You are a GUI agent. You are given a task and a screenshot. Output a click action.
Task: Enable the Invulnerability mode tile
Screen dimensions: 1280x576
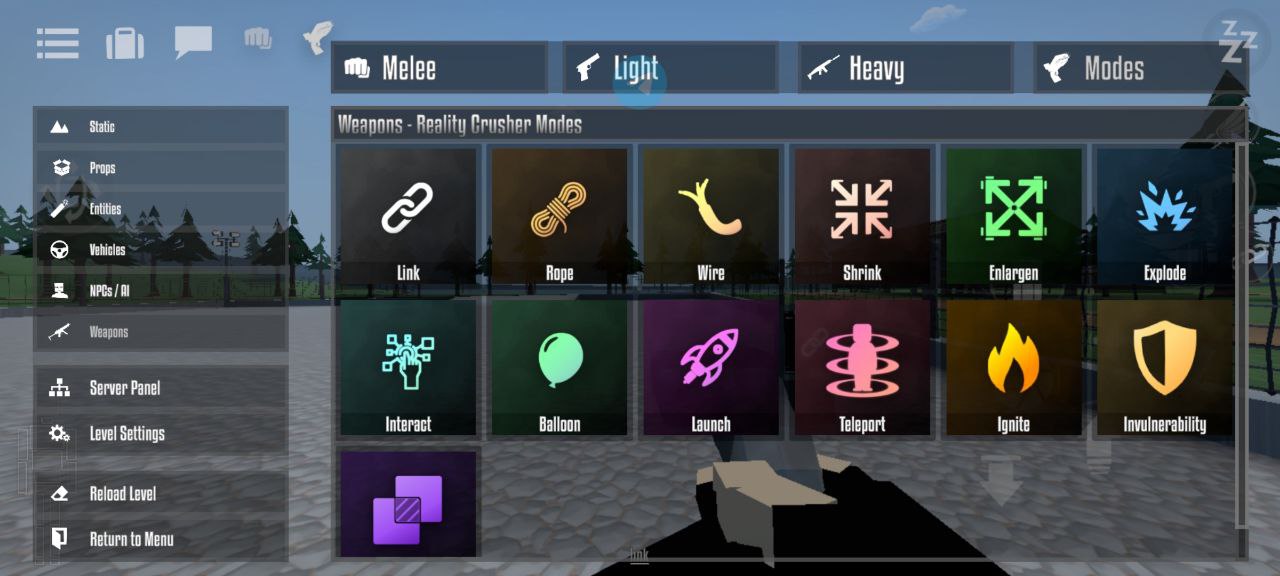[x=1165, y=367]
